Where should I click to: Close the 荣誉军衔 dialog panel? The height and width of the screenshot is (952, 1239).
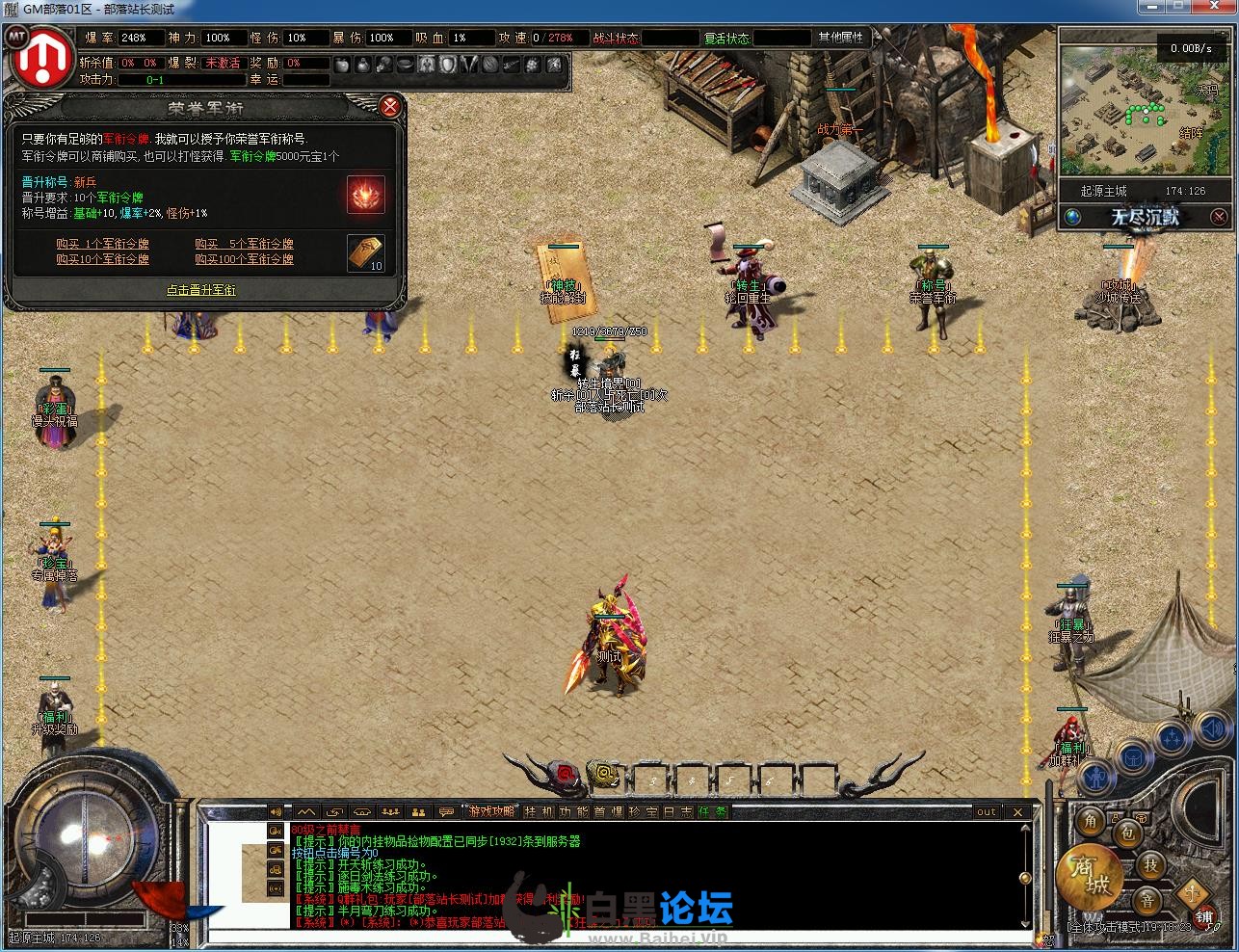click(389, 106)
